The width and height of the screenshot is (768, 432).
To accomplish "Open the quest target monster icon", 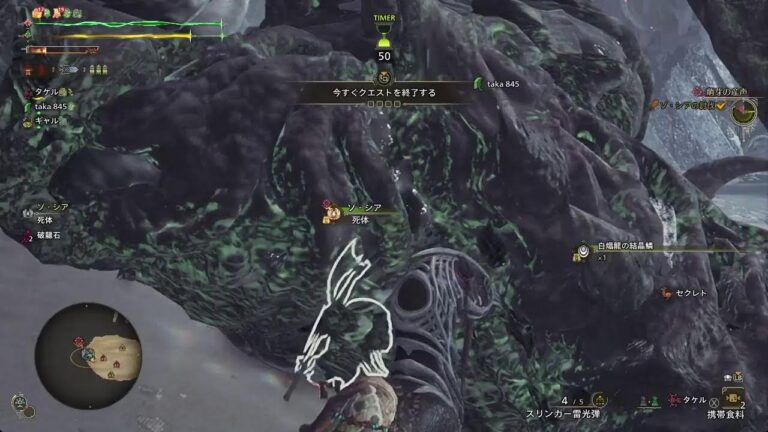I will pos(742,112).
